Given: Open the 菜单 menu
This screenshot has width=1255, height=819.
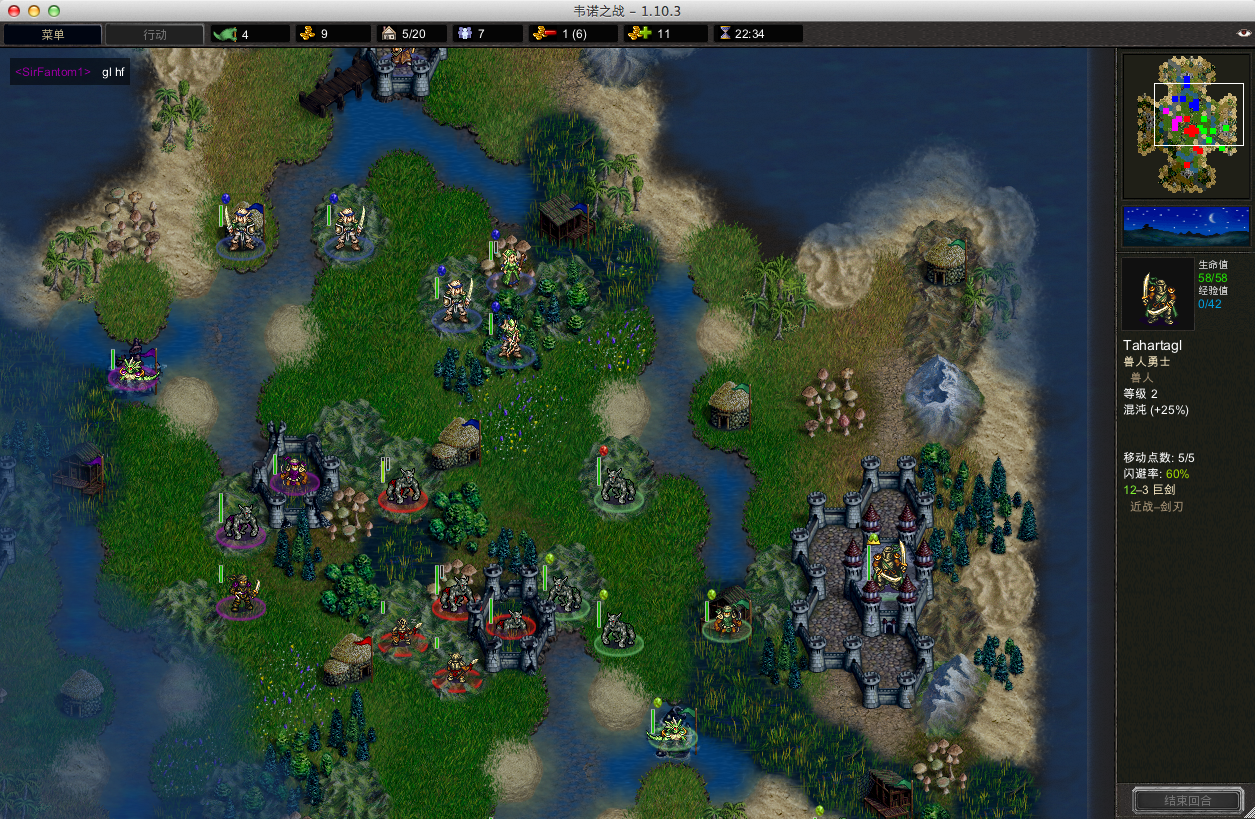Looking at the screenshot, I should point(53,34).
